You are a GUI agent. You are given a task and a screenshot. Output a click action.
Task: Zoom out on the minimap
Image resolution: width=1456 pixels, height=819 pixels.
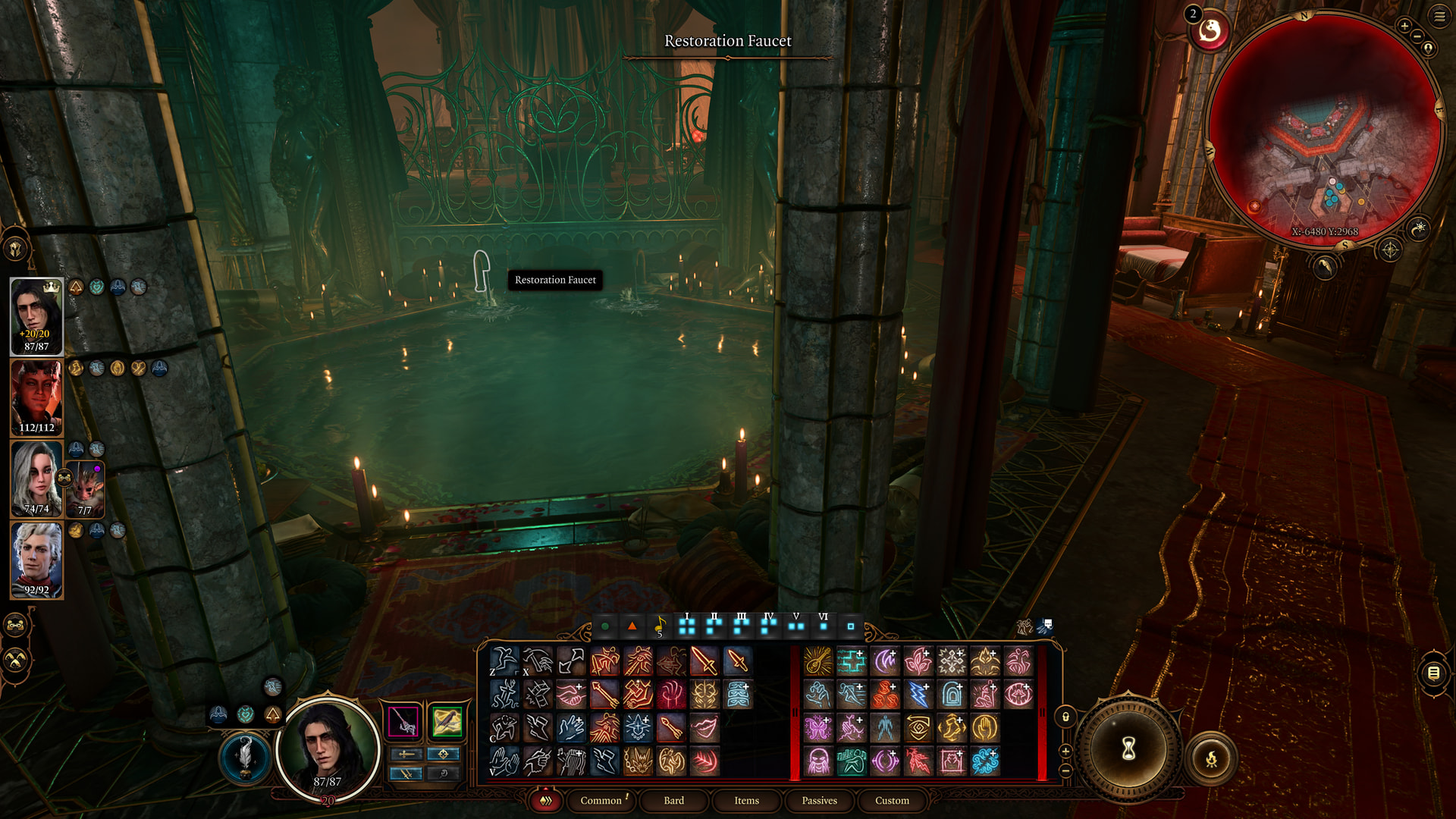(1417, 36)
